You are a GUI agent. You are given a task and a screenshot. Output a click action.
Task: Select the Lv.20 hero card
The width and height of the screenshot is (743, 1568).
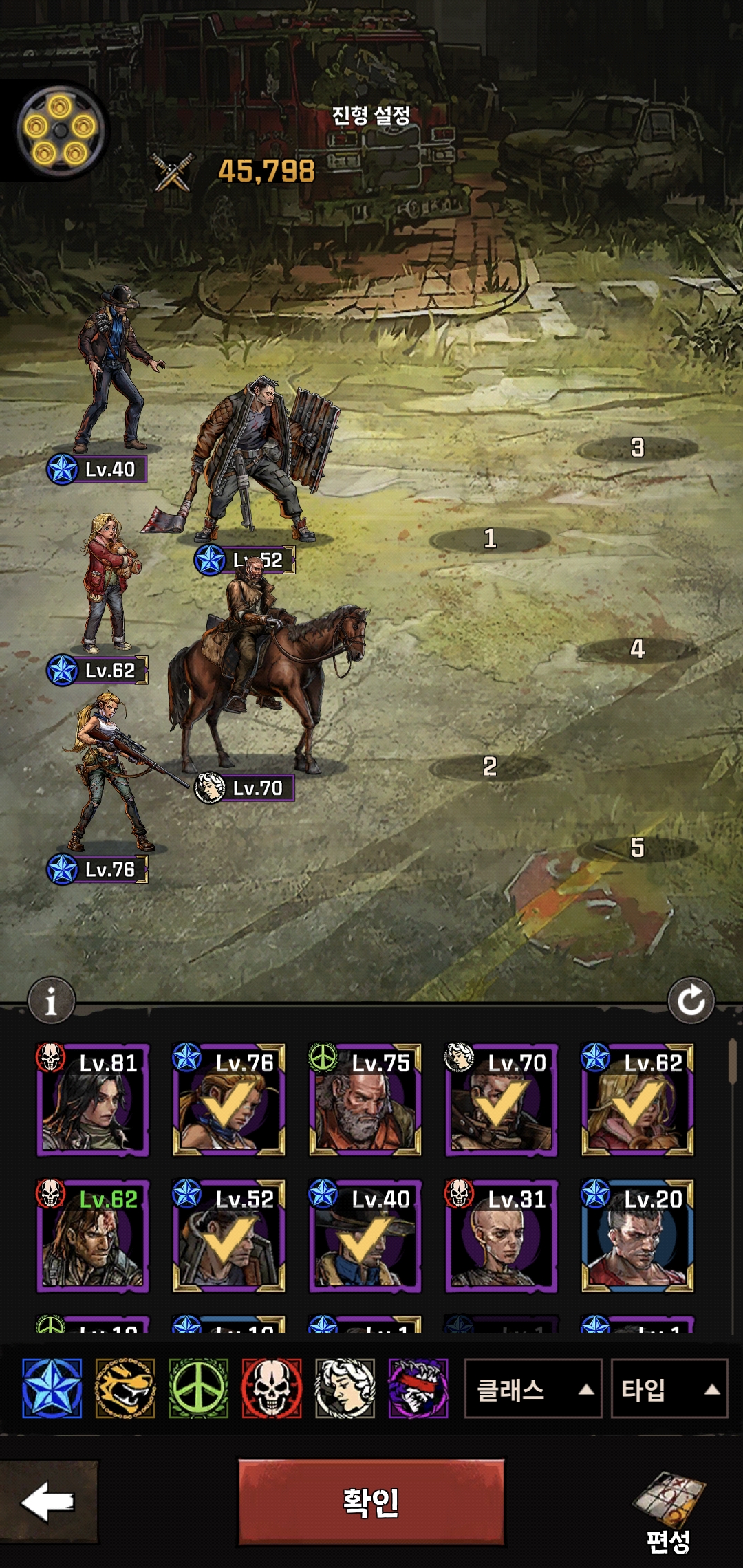coord(637,1236)
